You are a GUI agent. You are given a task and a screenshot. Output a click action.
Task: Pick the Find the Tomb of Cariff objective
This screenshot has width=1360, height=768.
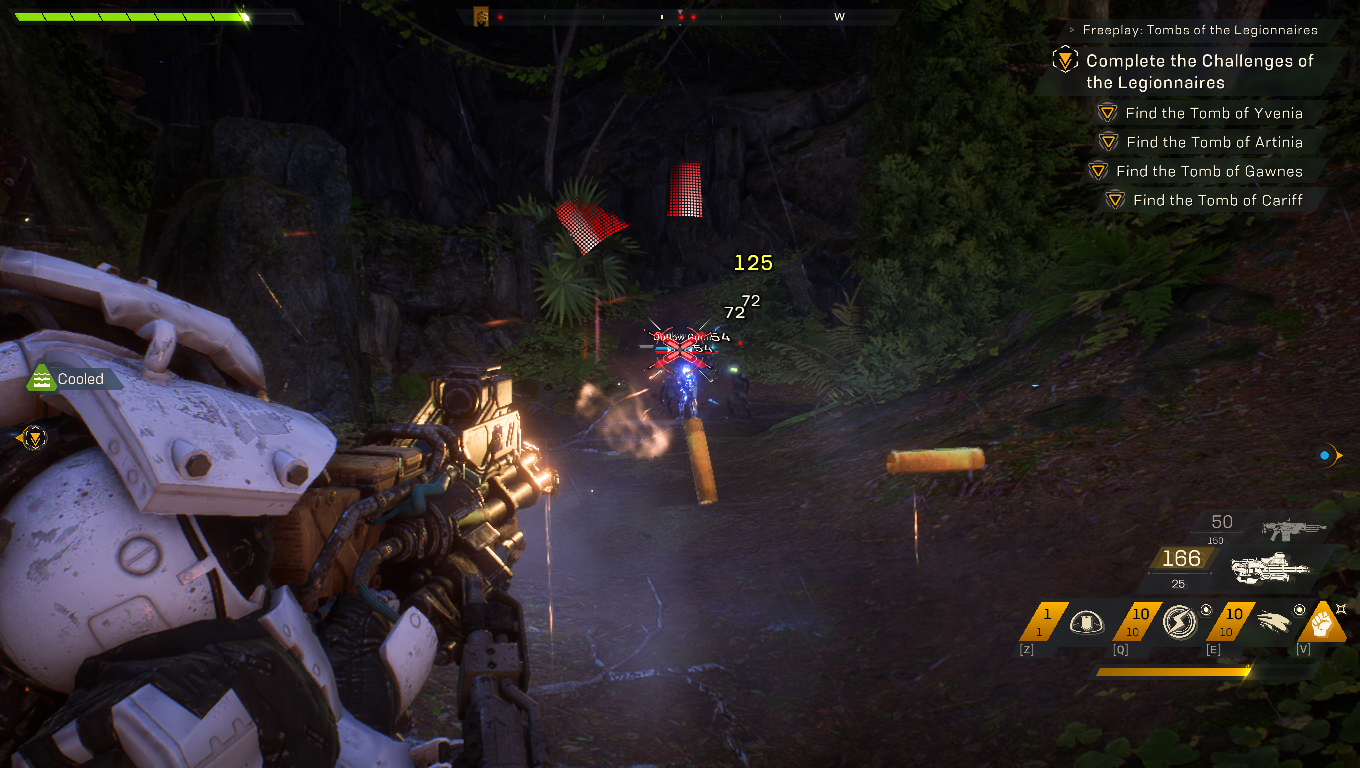[1217, 200]
